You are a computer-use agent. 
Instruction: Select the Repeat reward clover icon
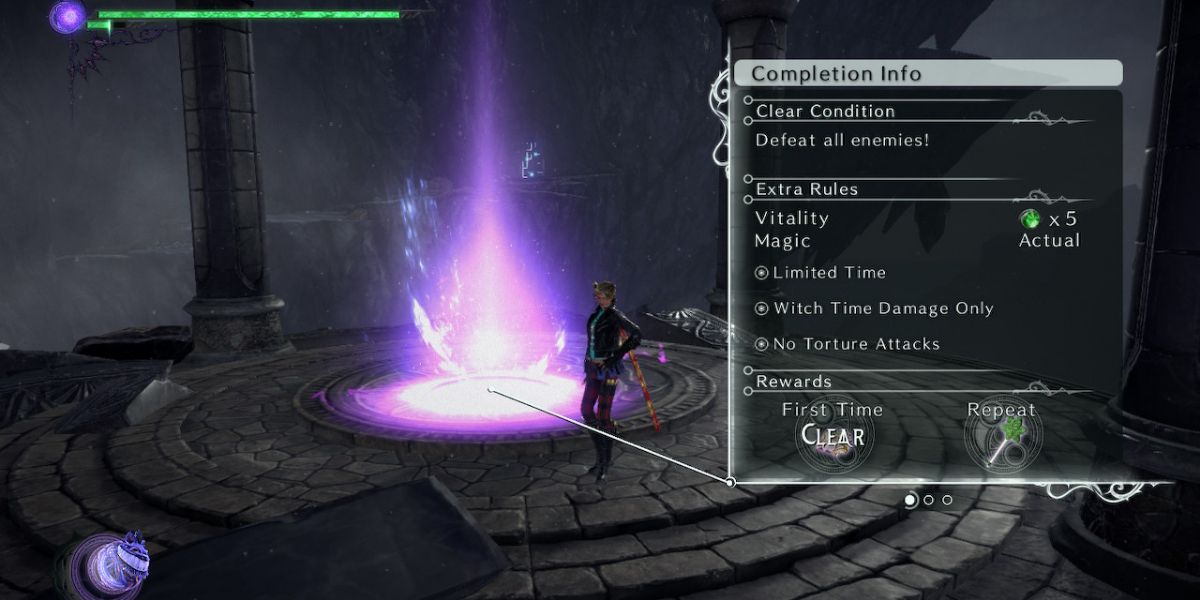[x=1001, y=438]
